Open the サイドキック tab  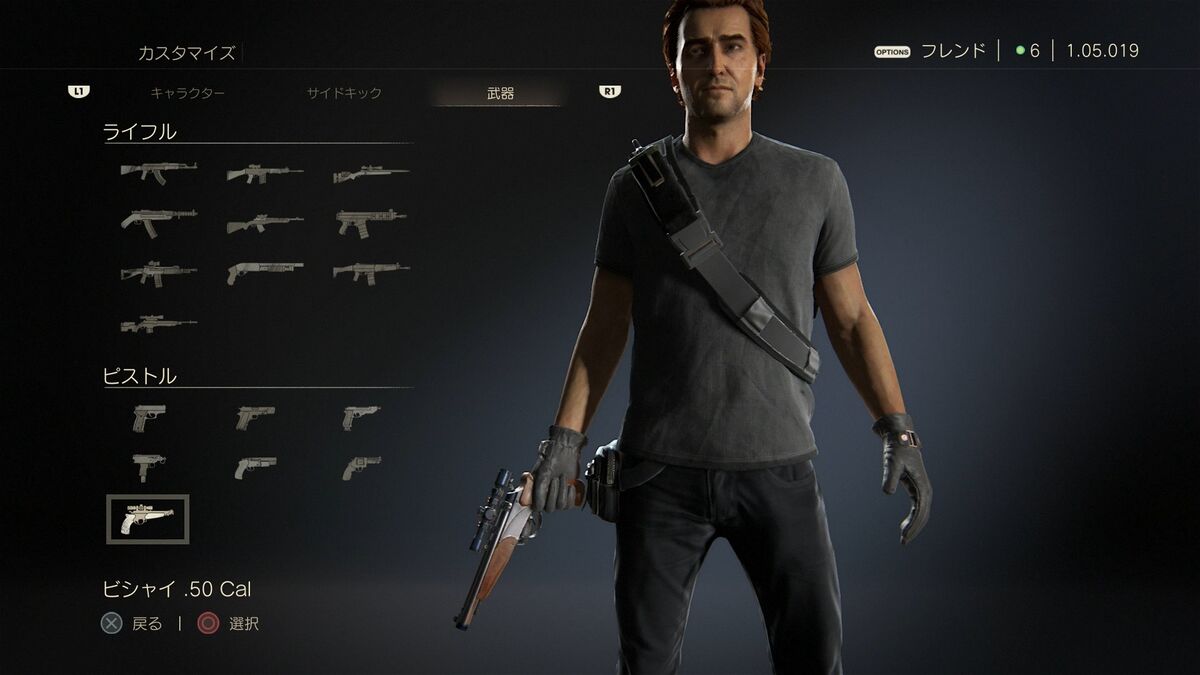coord(343,93)
